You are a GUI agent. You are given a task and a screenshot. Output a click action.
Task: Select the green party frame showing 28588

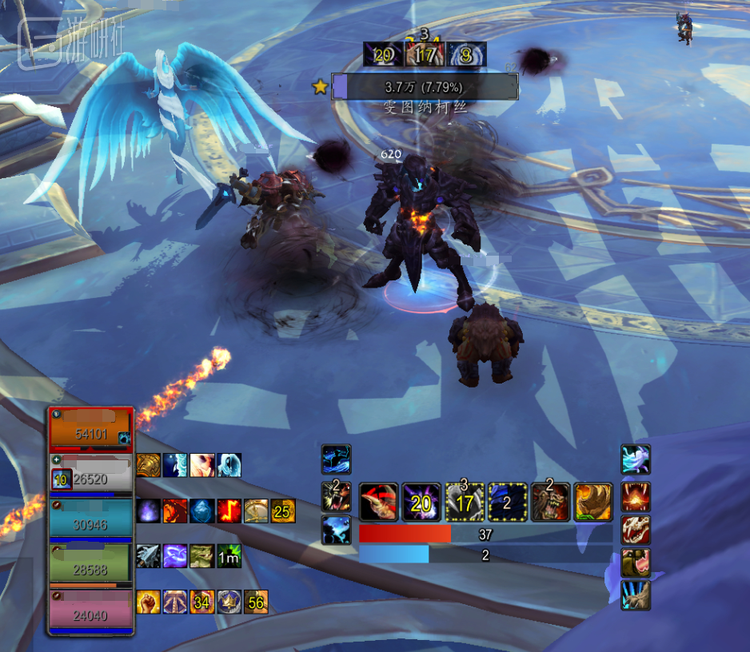tap(91, 566)
